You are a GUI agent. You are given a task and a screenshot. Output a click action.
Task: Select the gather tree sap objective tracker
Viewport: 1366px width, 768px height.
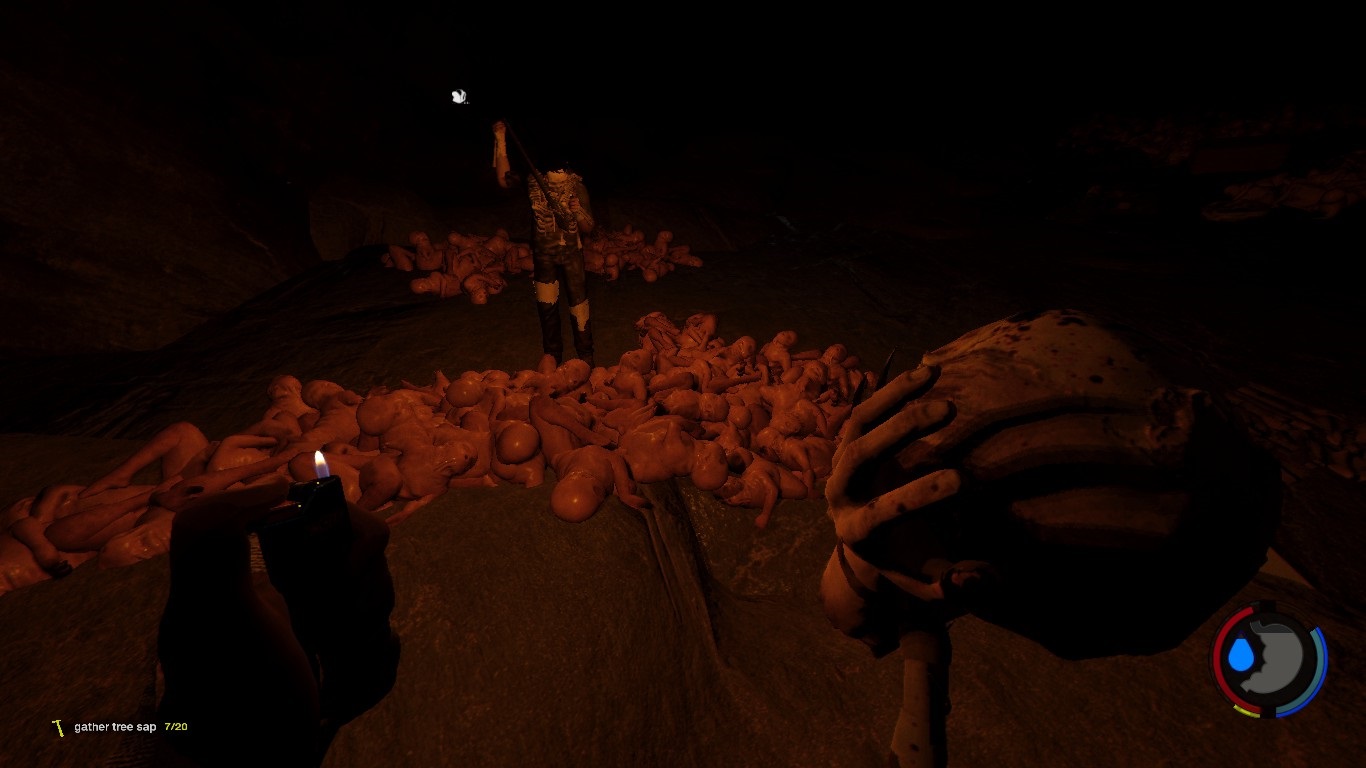[116, 727]
